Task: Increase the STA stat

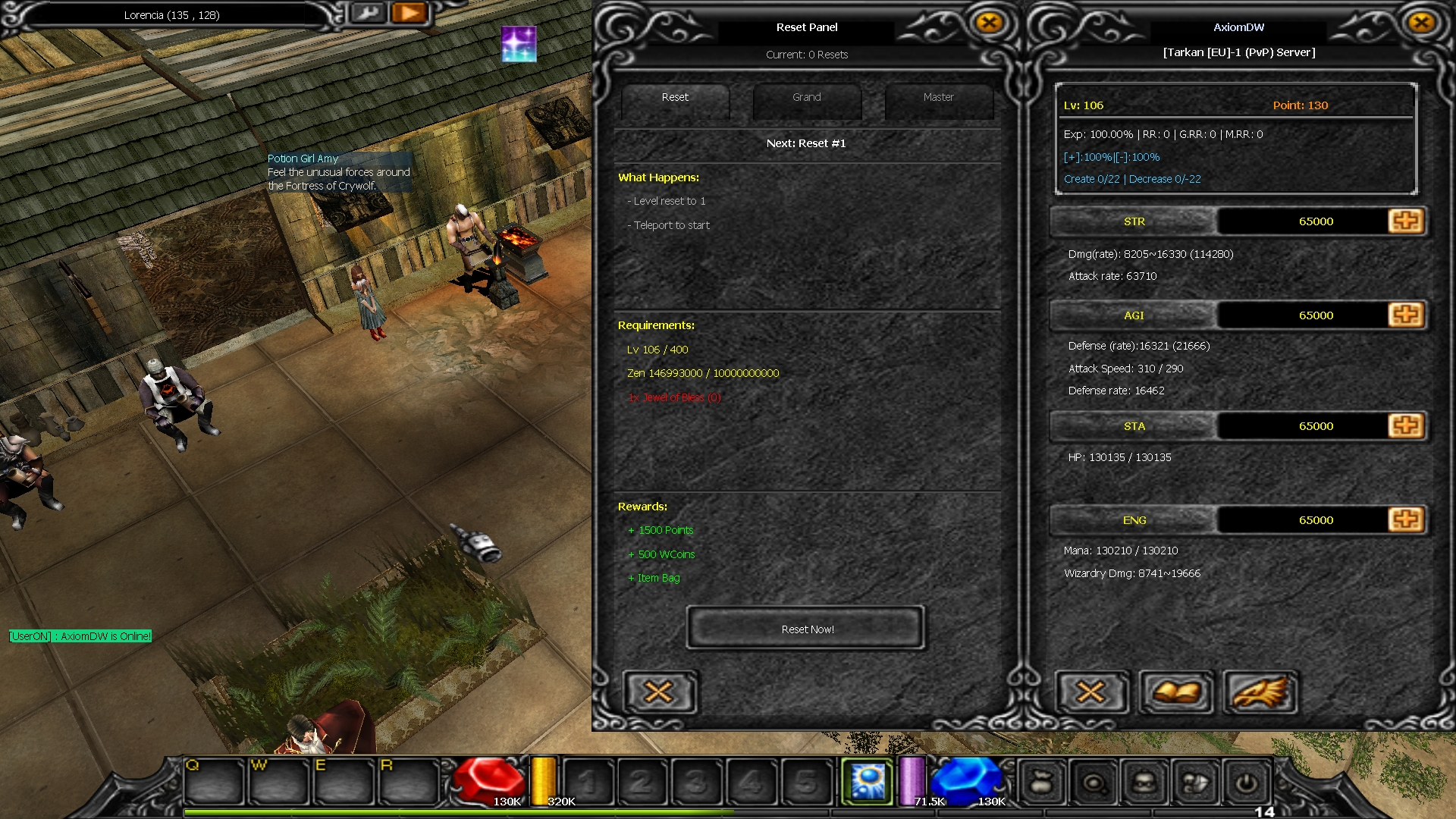Action: click(x=1405, y=425)
